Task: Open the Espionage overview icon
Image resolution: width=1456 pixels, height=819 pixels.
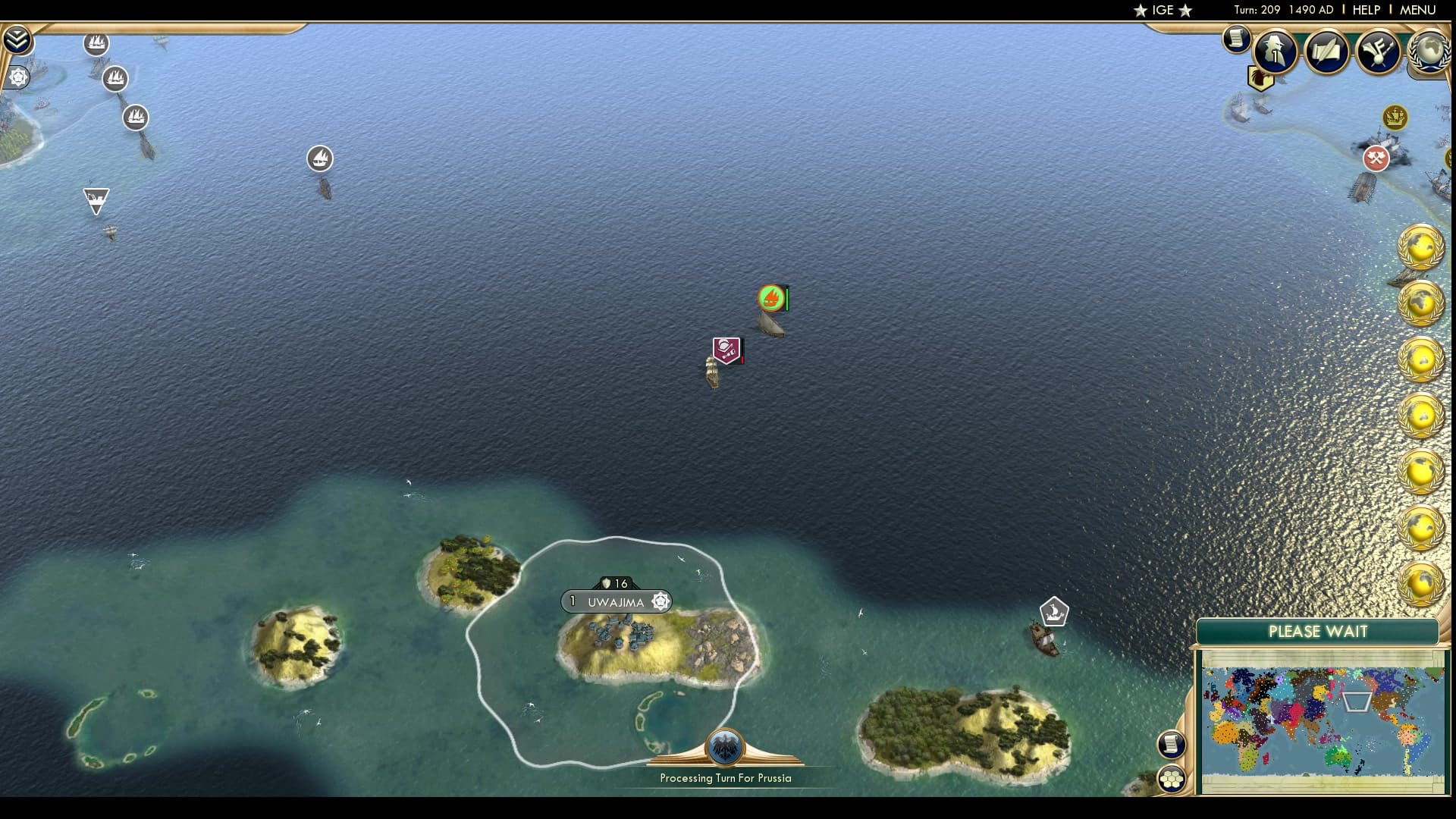Action: pos(1275,49)
